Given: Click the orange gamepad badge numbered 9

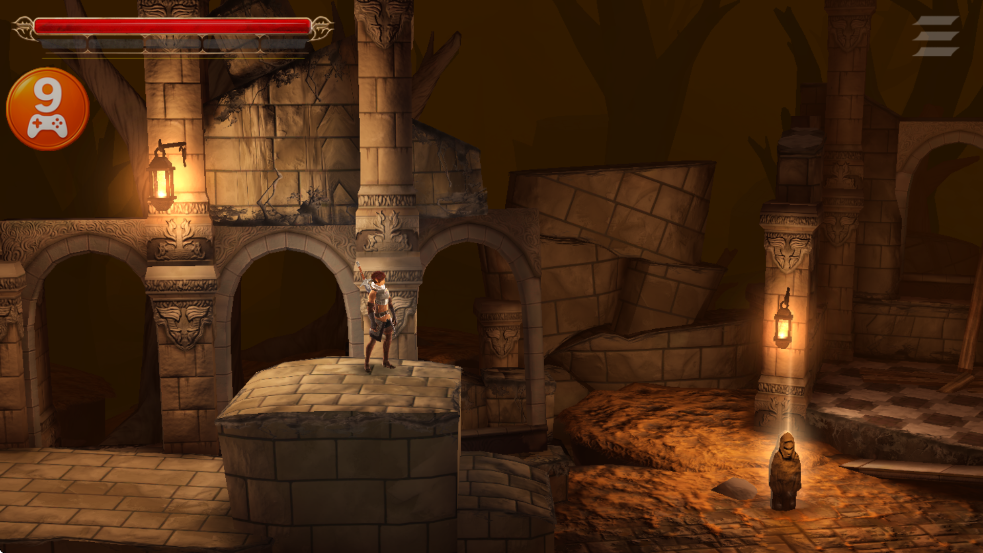Looking at the screenshot, I should (x=47, y=109).
